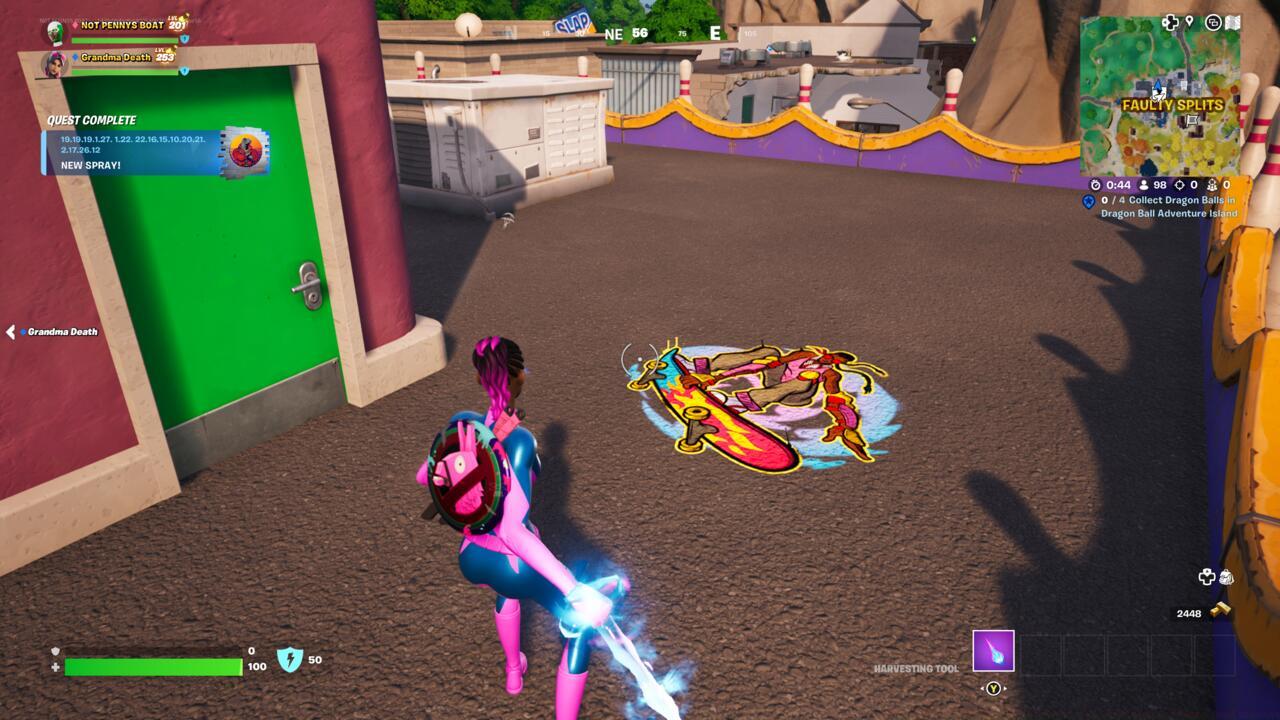The image size is (1280, 720).
Task: Click the ping marker icon beside the minimap
Action: 1189,22
